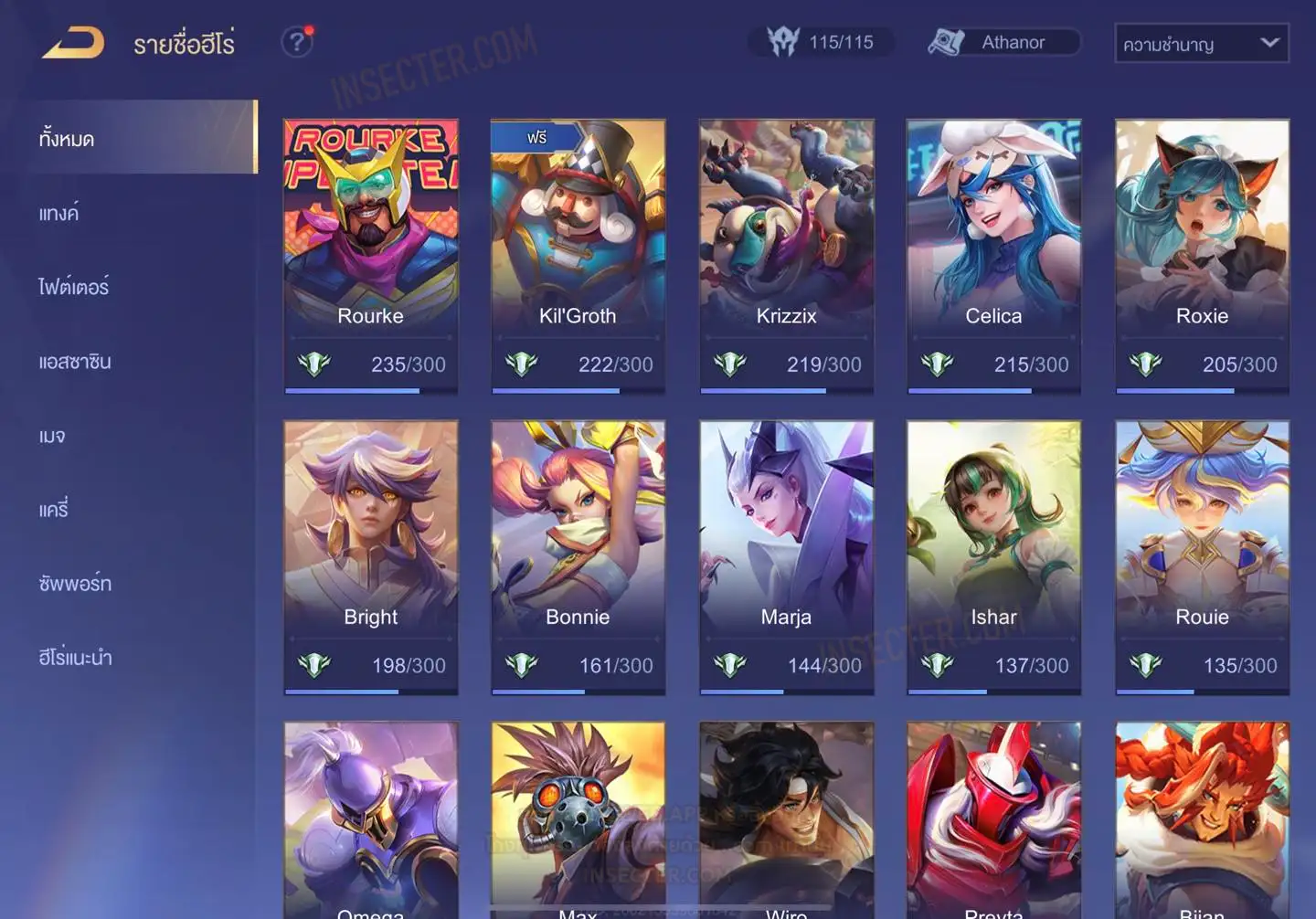Screen dimensions: 1316x919
Task: Expand the ความชำนาญ sort dropdown
Action: tap(1201, 44)
